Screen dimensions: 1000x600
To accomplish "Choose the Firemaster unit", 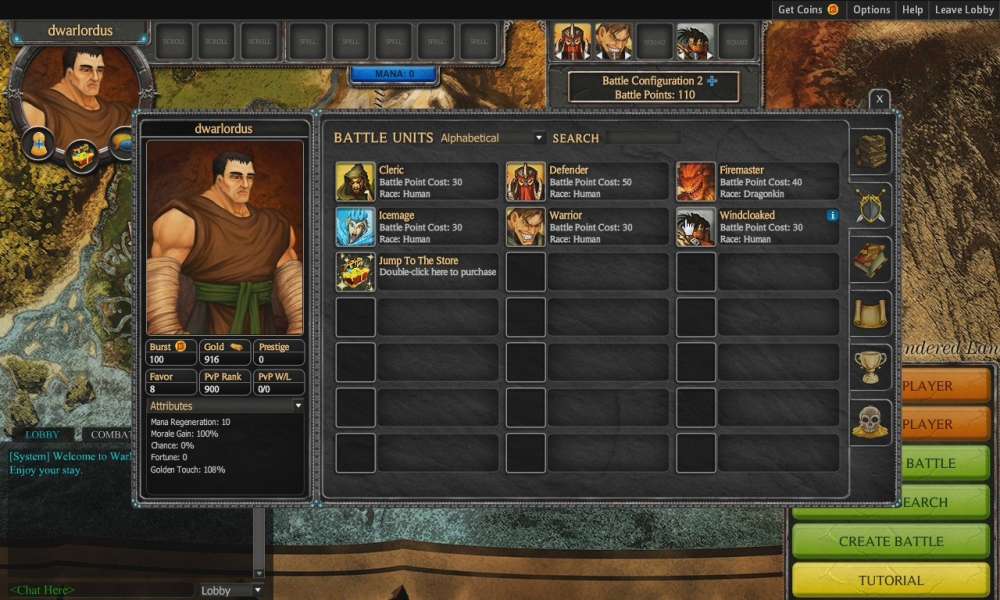I will pos(757,182).
